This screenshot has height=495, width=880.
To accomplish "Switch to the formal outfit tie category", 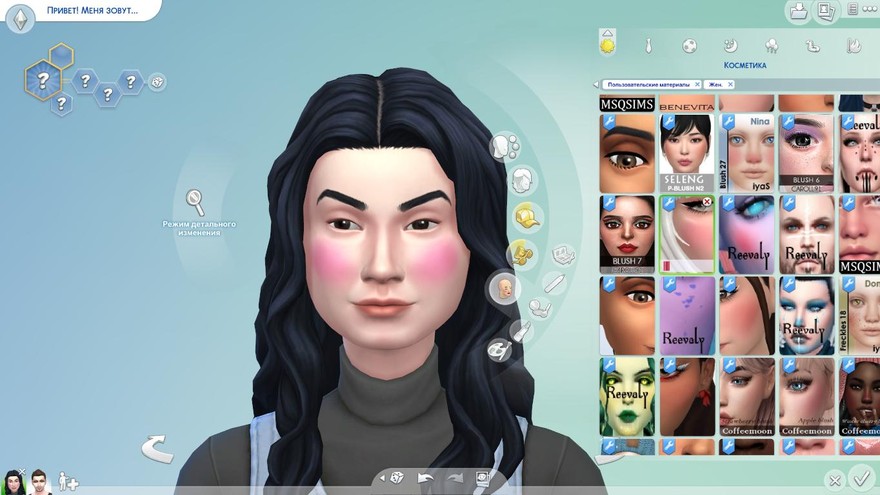I will coord(648,46).
